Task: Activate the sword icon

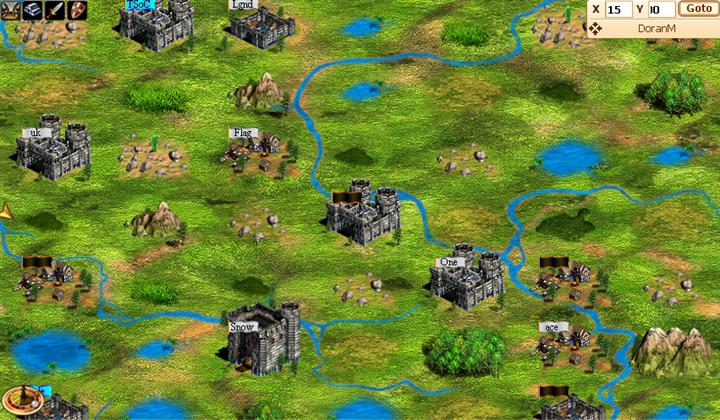Action: coord(54,9)
